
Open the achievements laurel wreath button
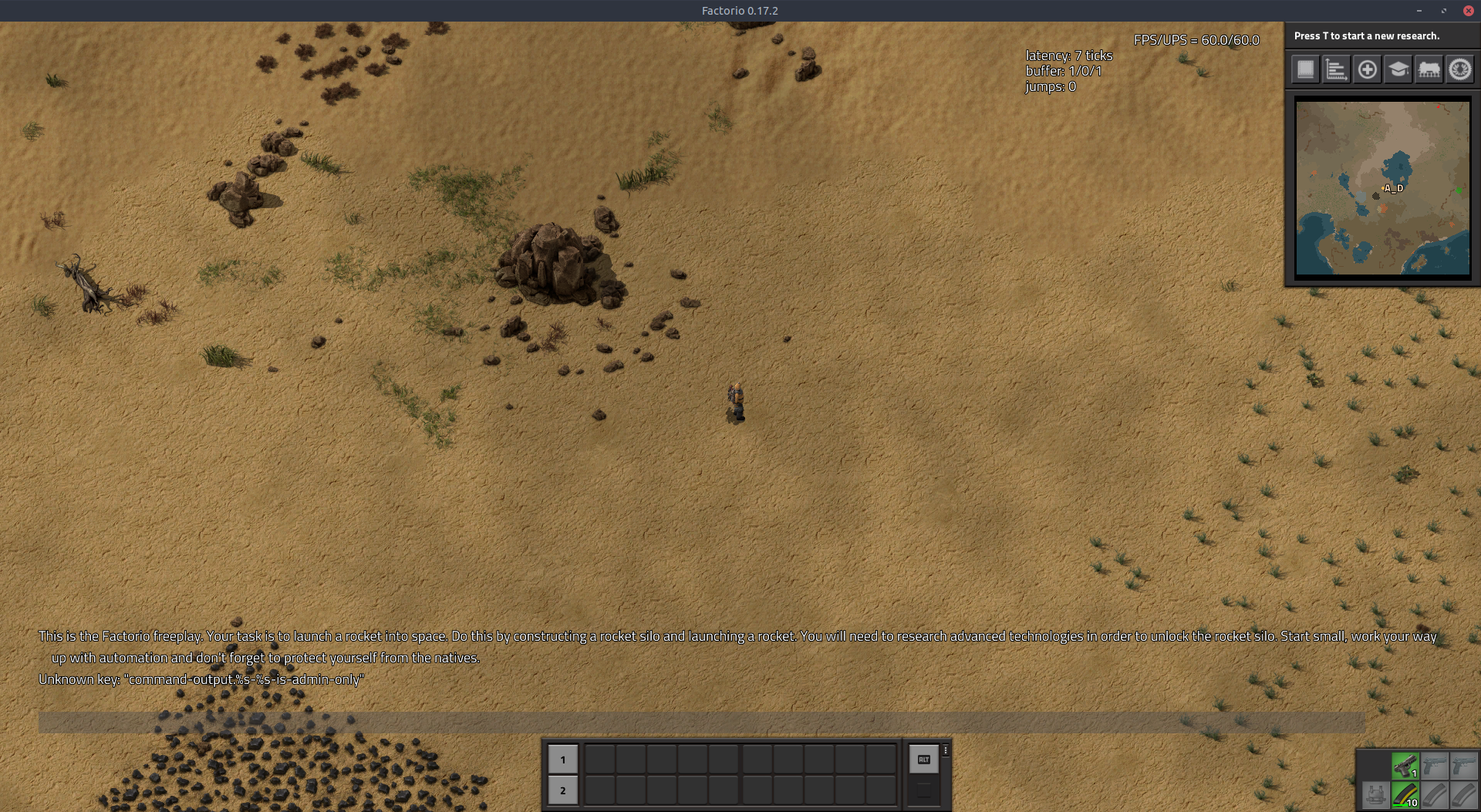1459,69
